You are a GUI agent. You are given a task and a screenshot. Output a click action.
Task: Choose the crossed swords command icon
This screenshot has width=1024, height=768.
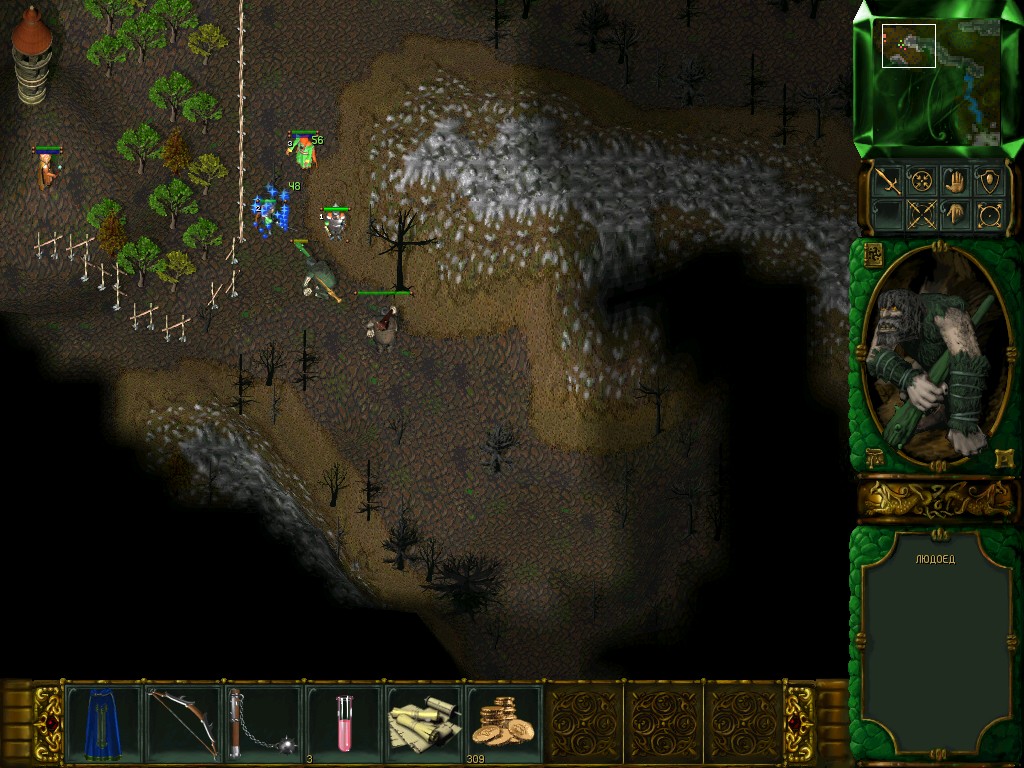tap(921, 214)
